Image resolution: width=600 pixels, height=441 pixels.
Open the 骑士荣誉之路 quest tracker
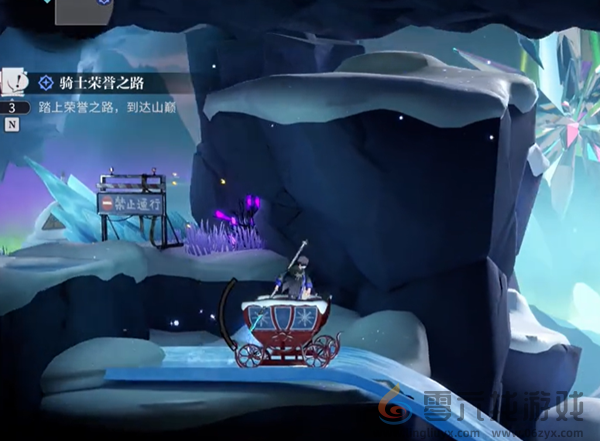[x=103, y=83]
